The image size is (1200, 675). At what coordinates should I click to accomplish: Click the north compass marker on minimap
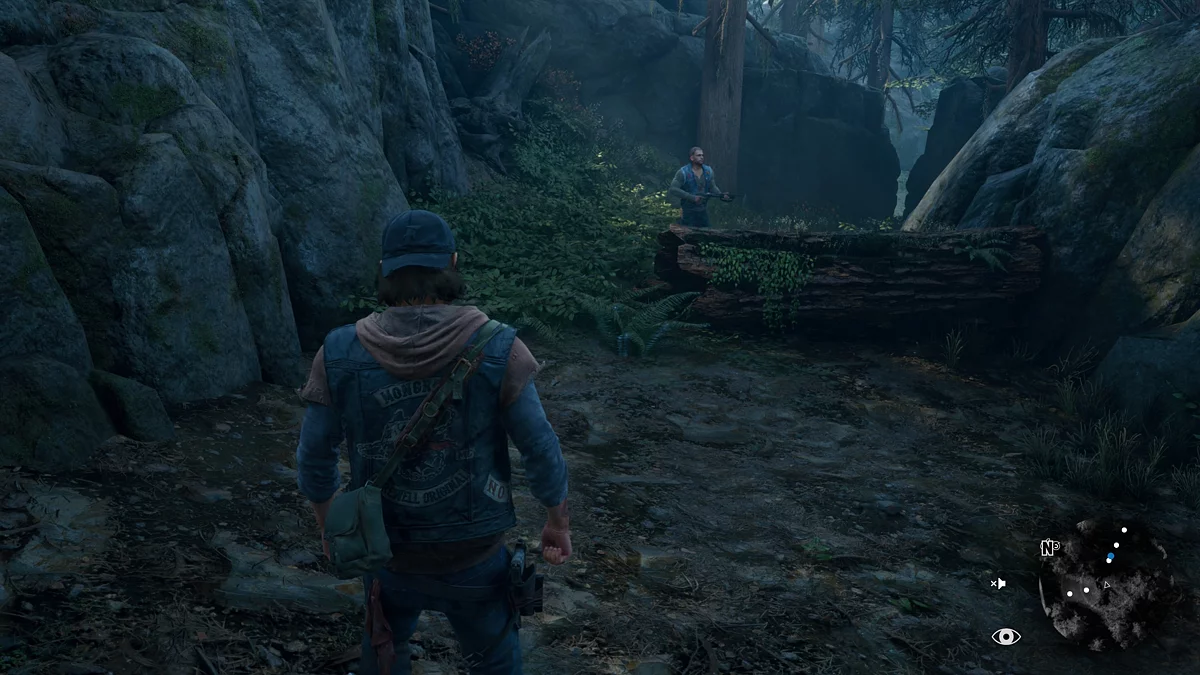1049,547
